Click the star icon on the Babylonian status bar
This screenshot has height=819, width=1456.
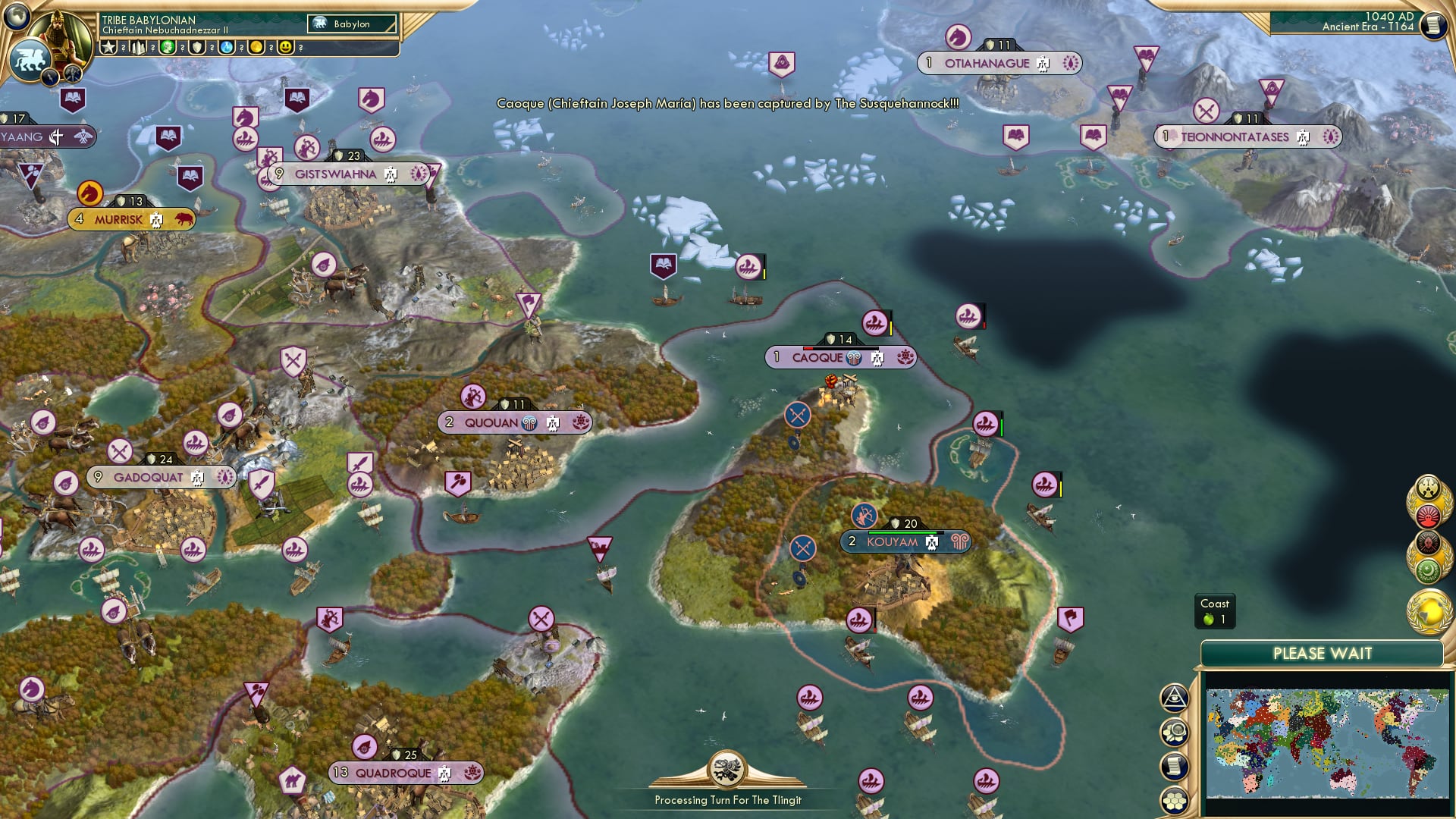[108, 48]
